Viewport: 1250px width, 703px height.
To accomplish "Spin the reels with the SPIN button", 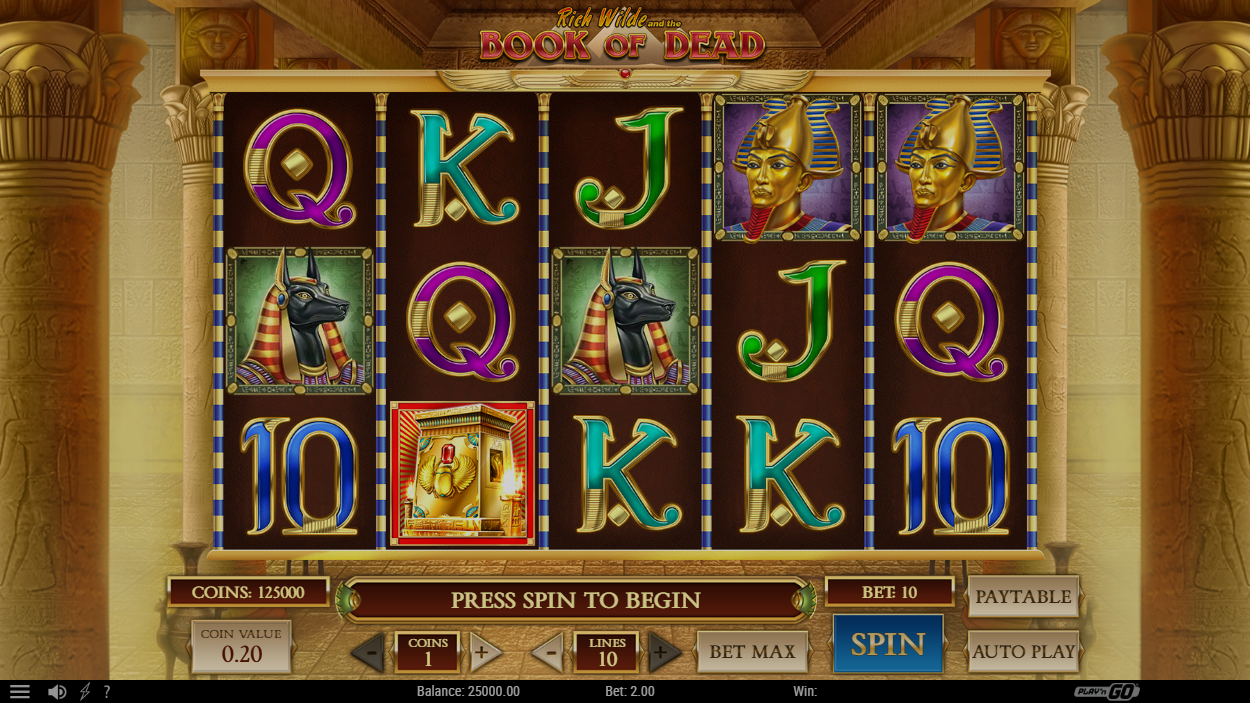I will click(x=887, y=645).
